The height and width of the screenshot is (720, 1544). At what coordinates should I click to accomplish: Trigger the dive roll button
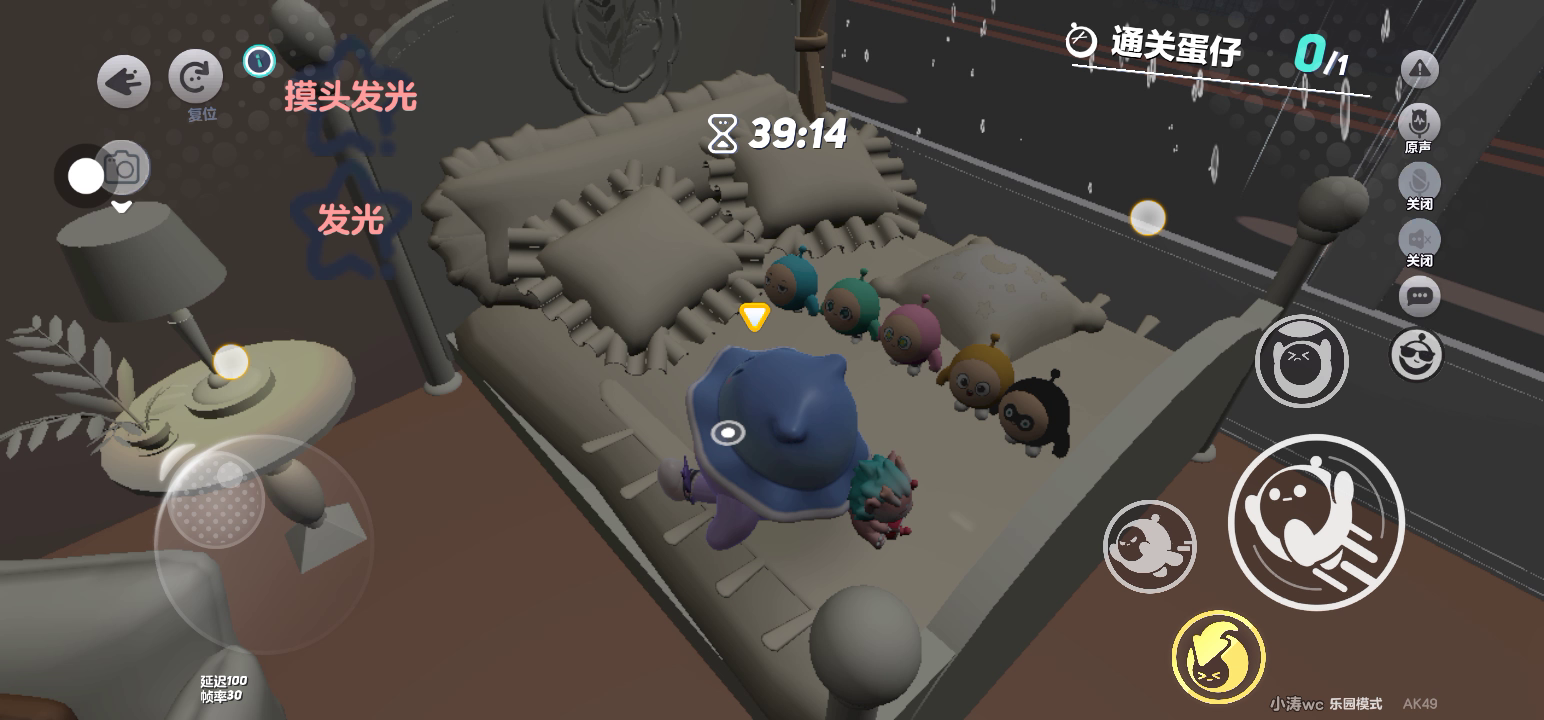1150,546
